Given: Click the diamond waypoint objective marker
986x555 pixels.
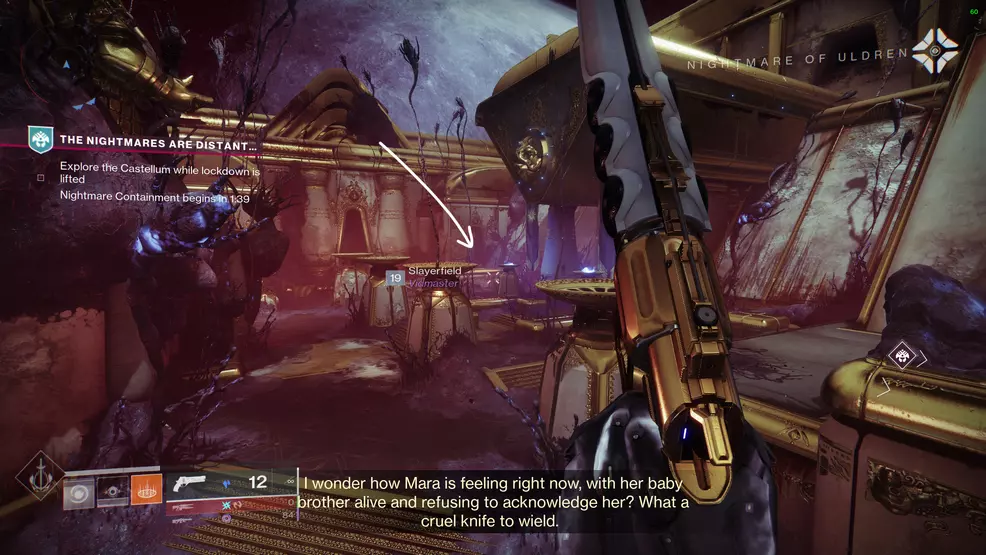Looking at the screenshot, I should (x=903, y=356).
